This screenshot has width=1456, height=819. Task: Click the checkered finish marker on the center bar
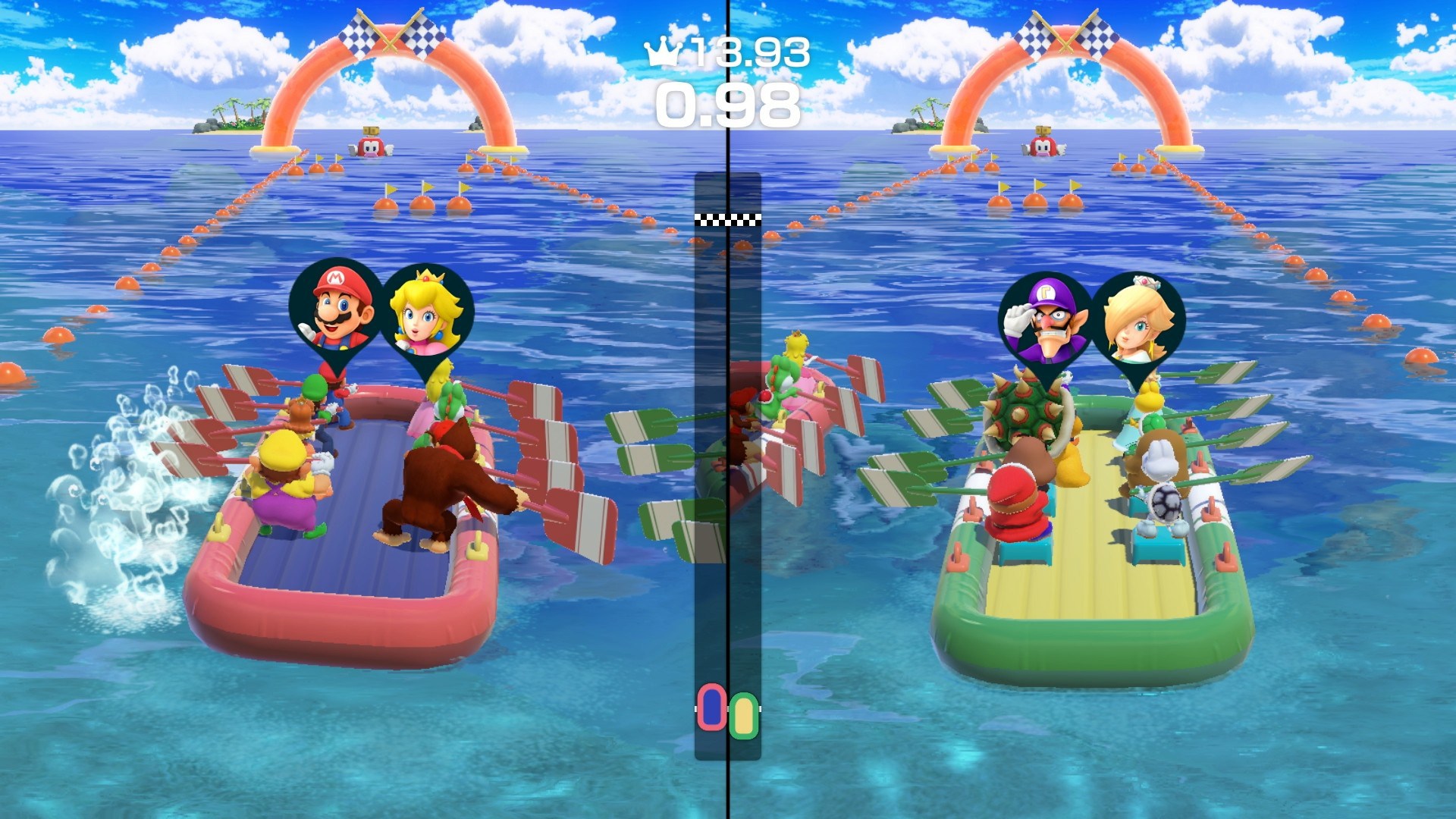click(727, 219)
